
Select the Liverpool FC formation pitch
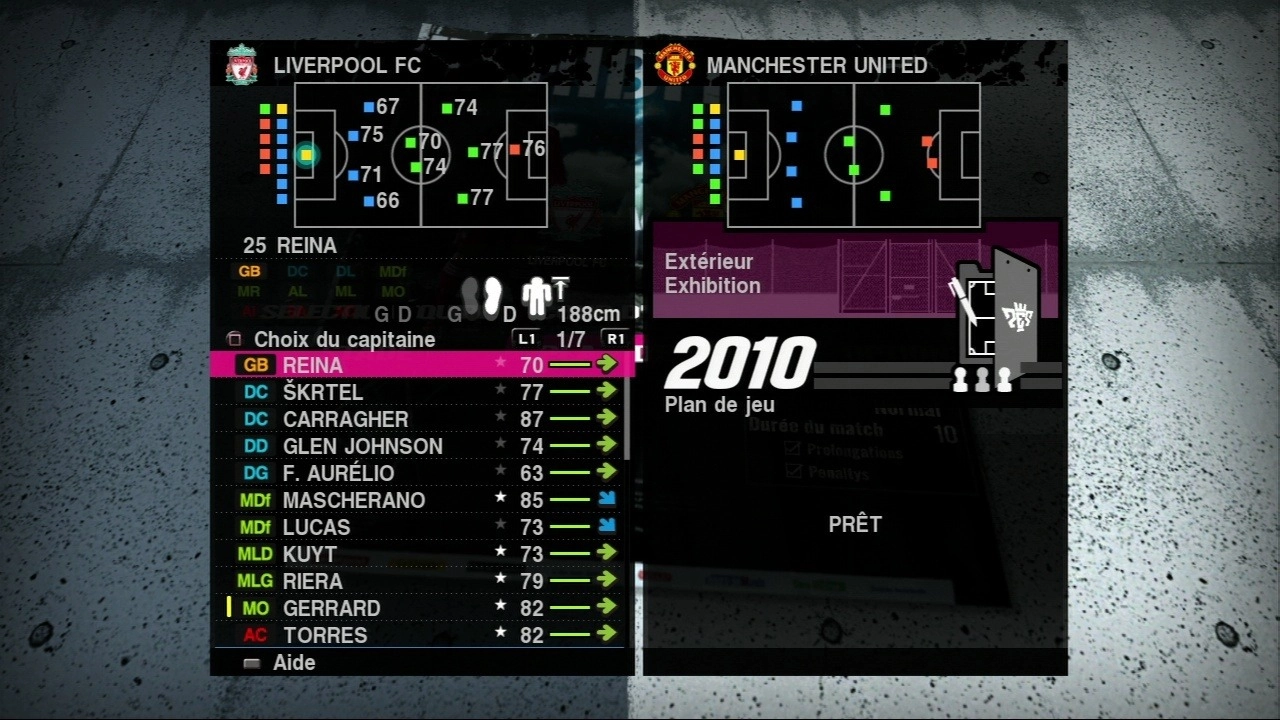click(x=420, y=155)
